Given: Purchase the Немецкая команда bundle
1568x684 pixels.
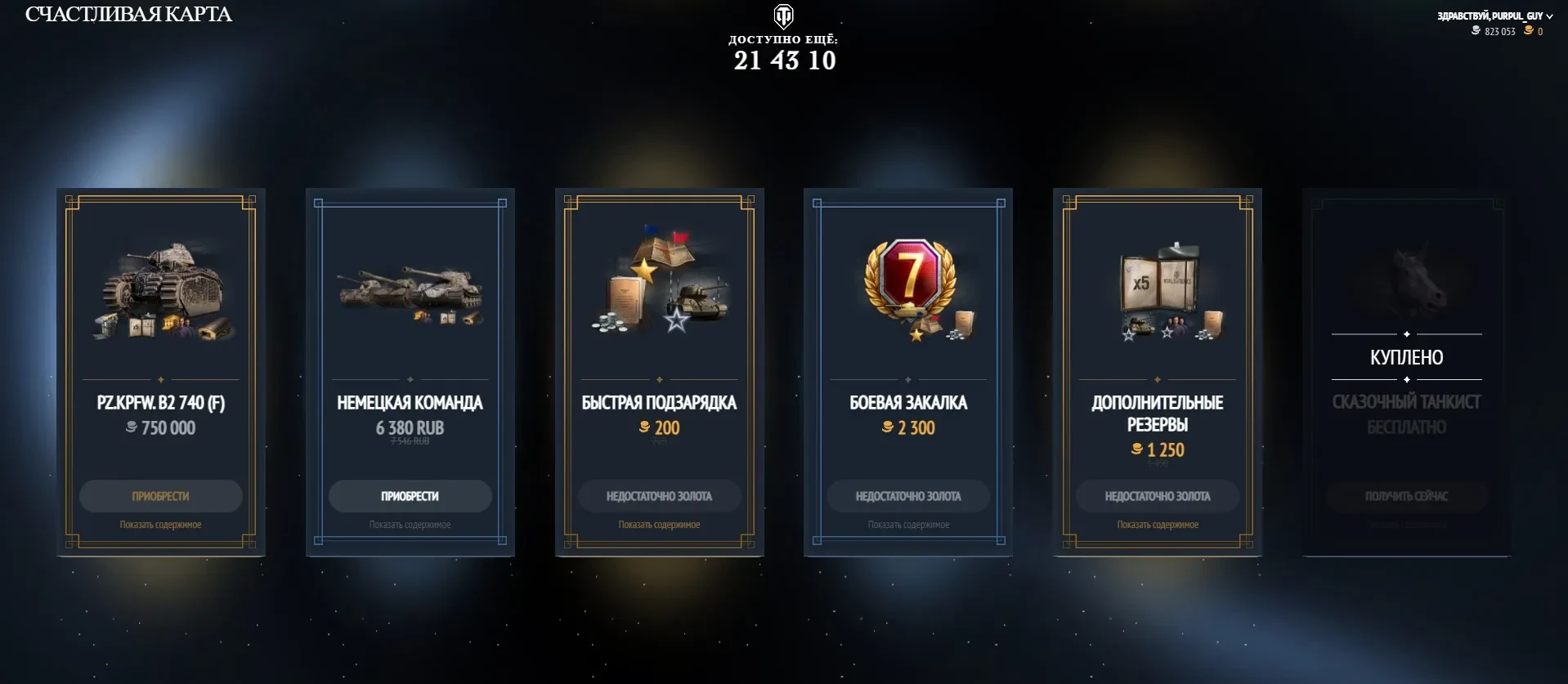Looking at the screenshot, I should [410, 496].
